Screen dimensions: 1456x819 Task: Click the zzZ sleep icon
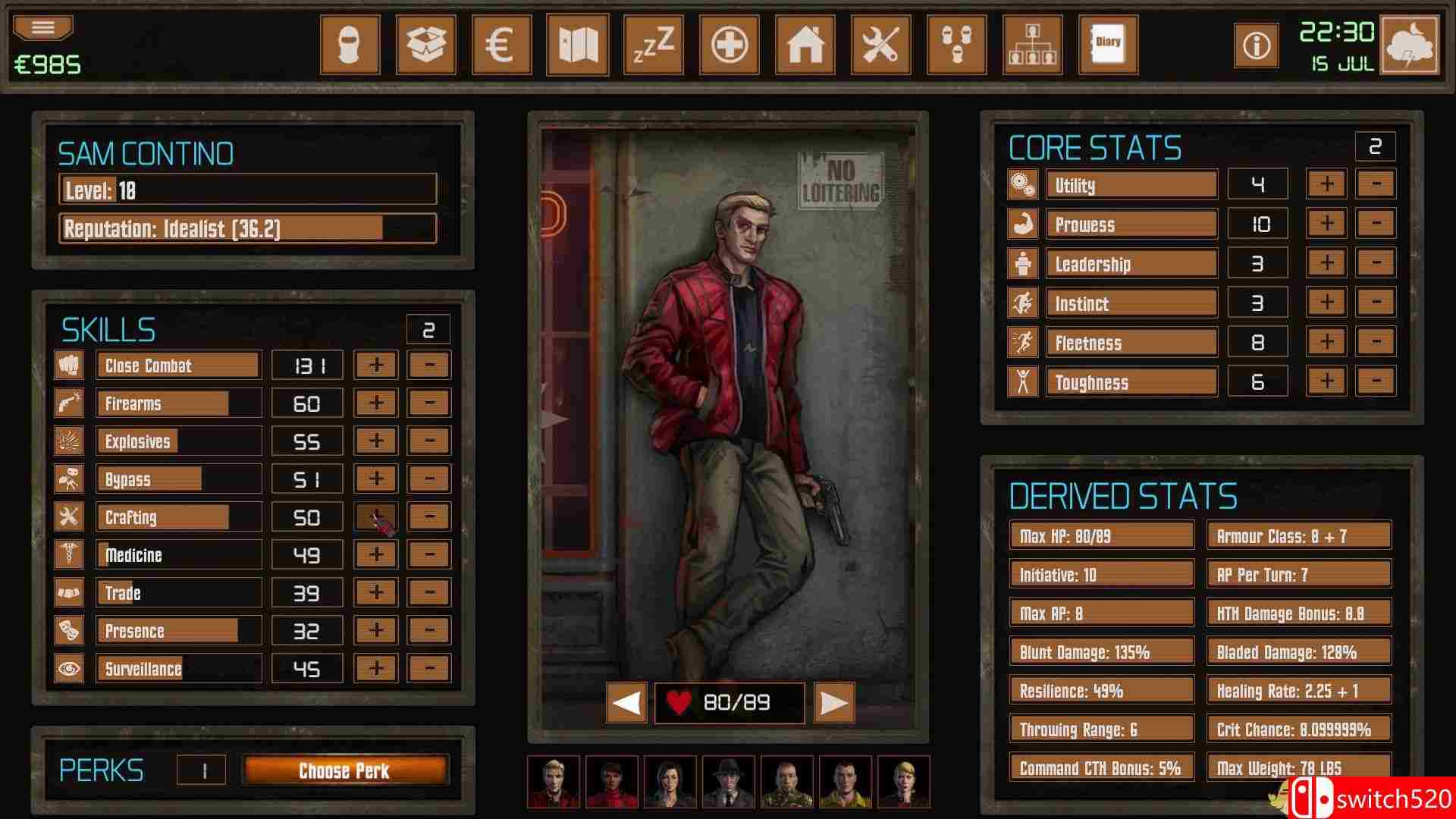(653, 44)
